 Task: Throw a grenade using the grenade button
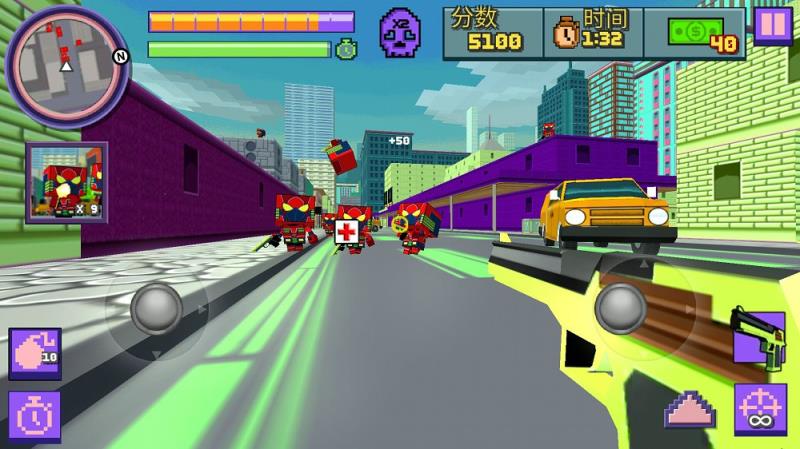(x=35, y=354)
